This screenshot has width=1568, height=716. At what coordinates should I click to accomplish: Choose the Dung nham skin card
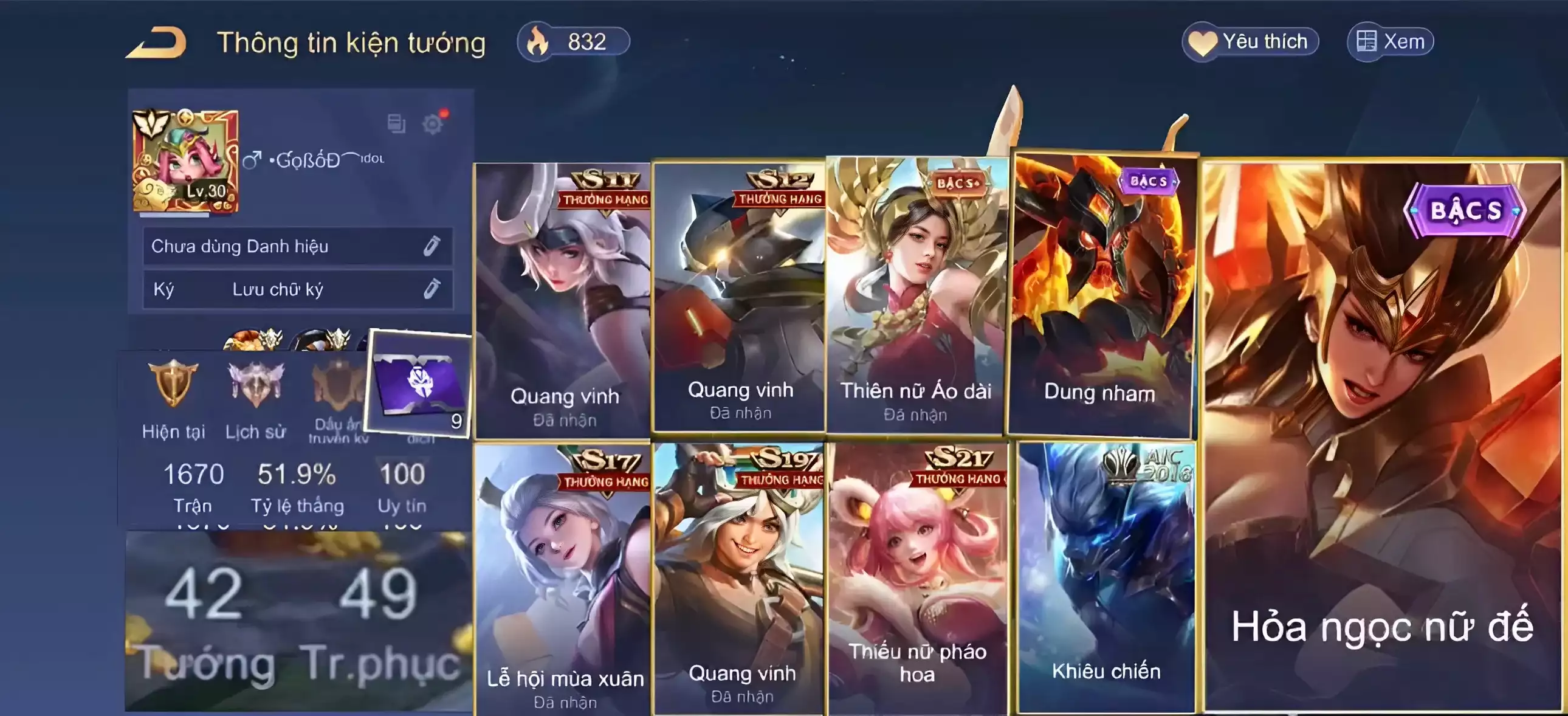tap(1101, 295)
